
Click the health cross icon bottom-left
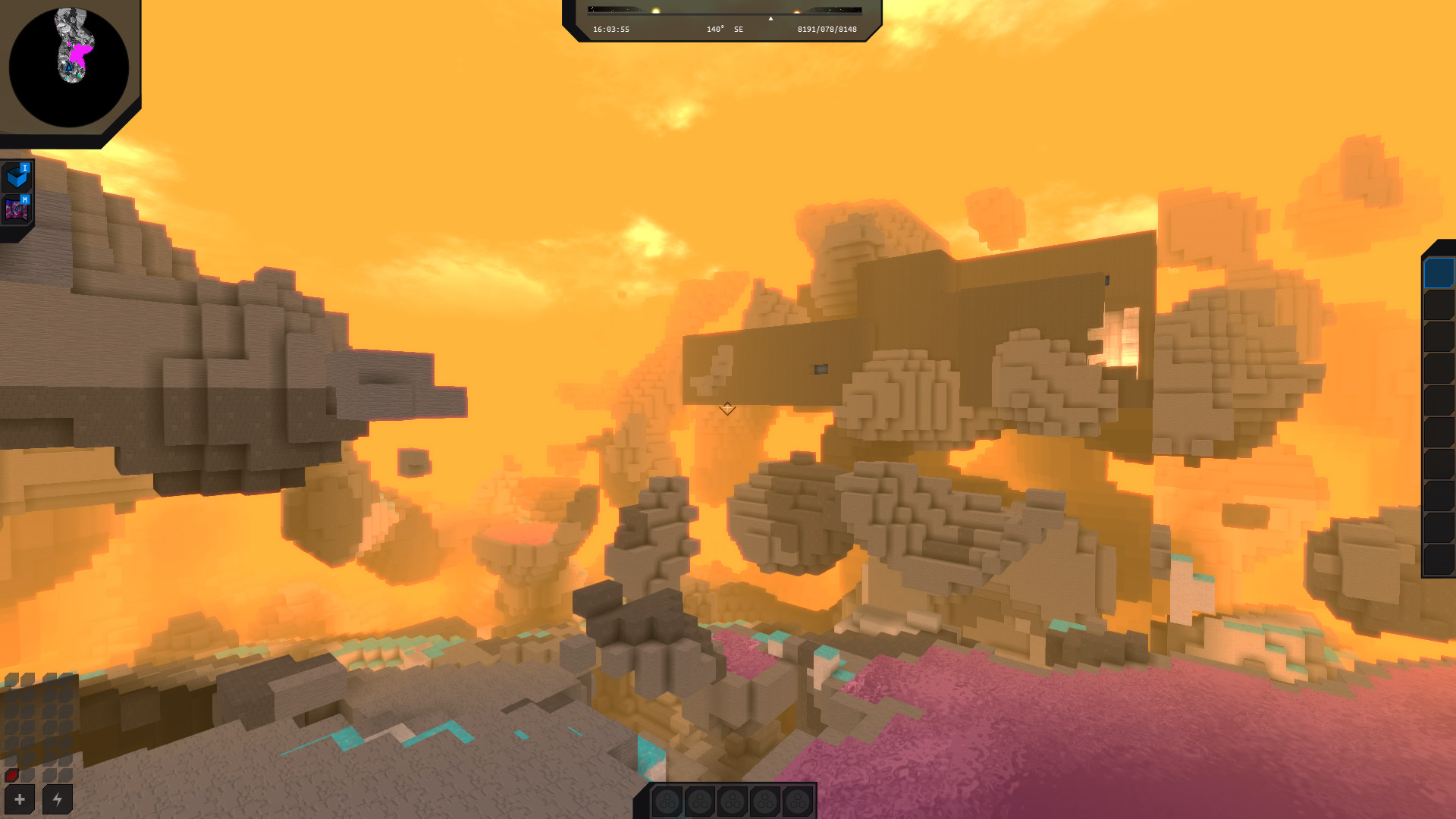point(20,797)
